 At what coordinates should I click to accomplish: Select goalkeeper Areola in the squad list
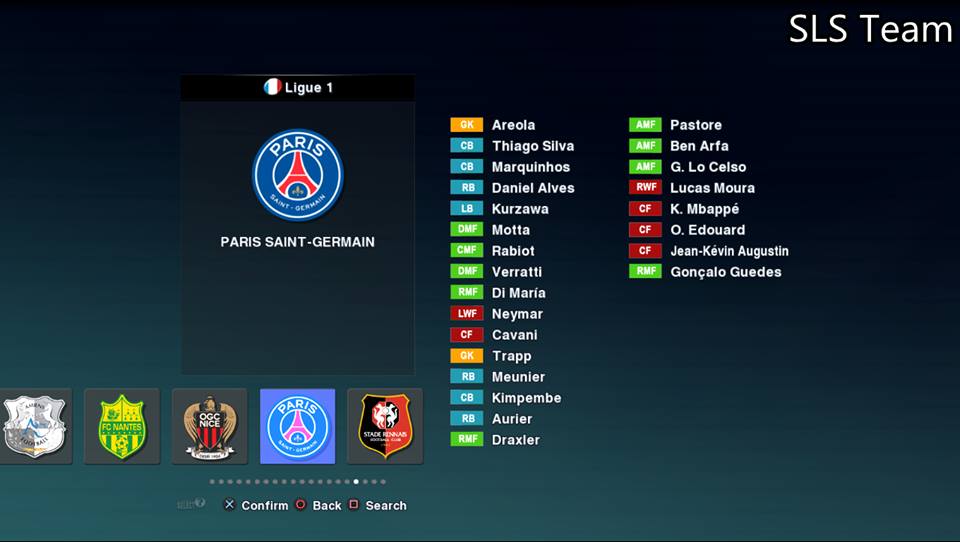click(513, 125)
